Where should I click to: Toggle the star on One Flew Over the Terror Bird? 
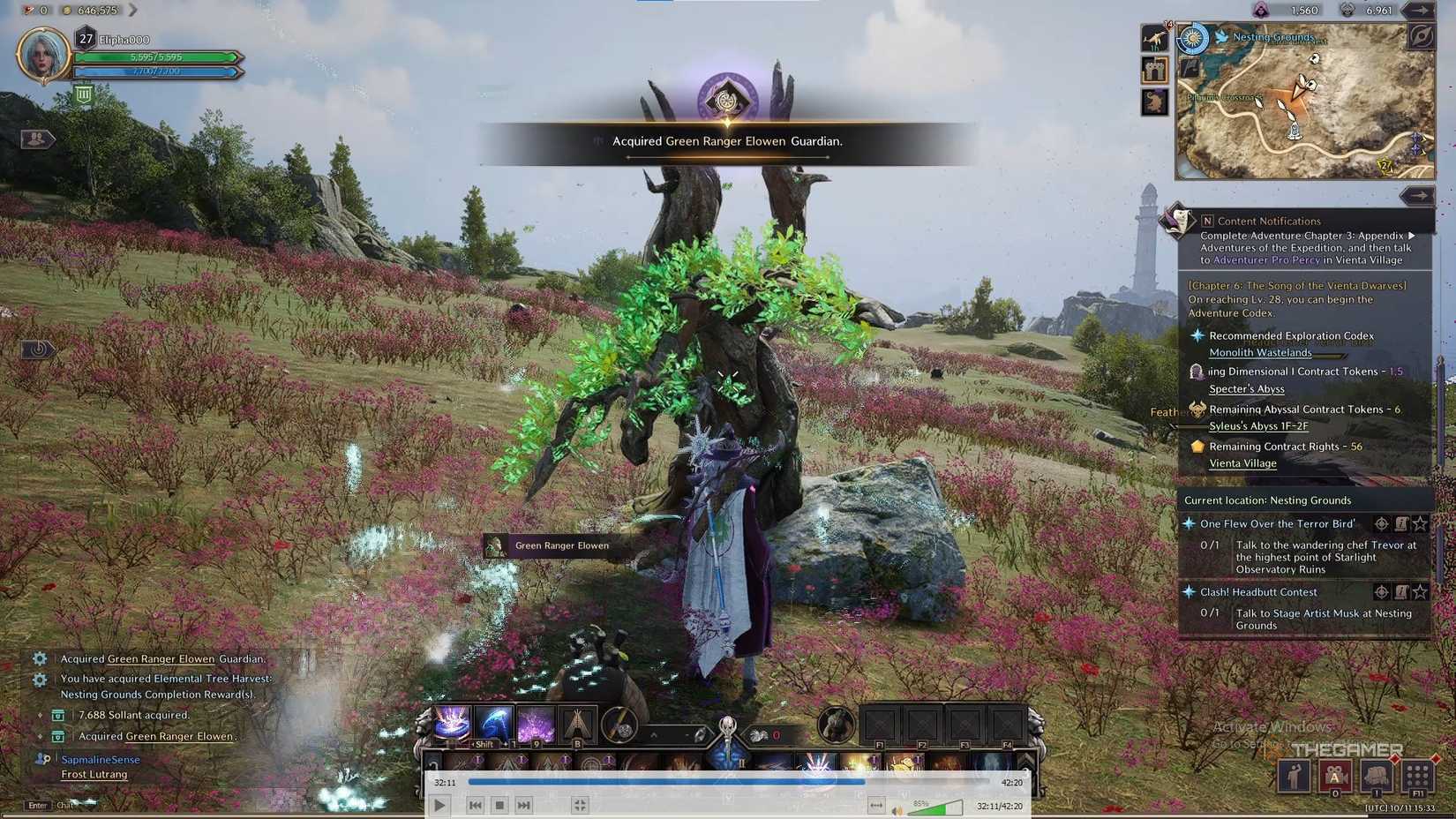click(x=1421, y=524)
